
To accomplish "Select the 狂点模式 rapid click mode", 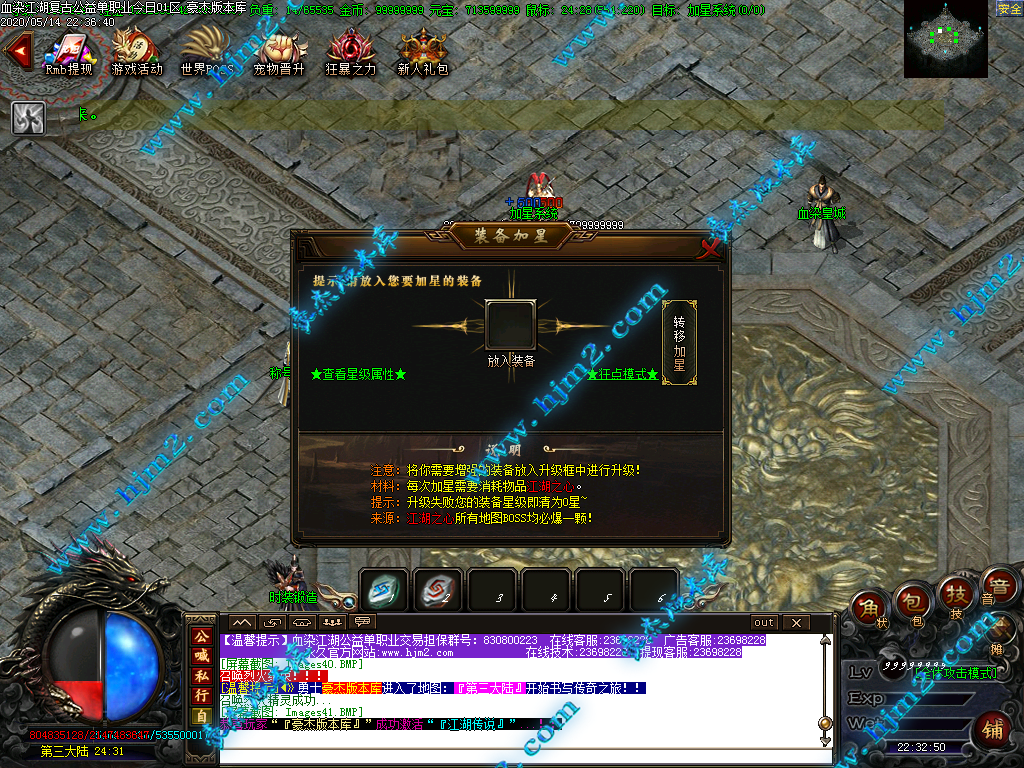I will pyautogui.click(x=622, y=374).
